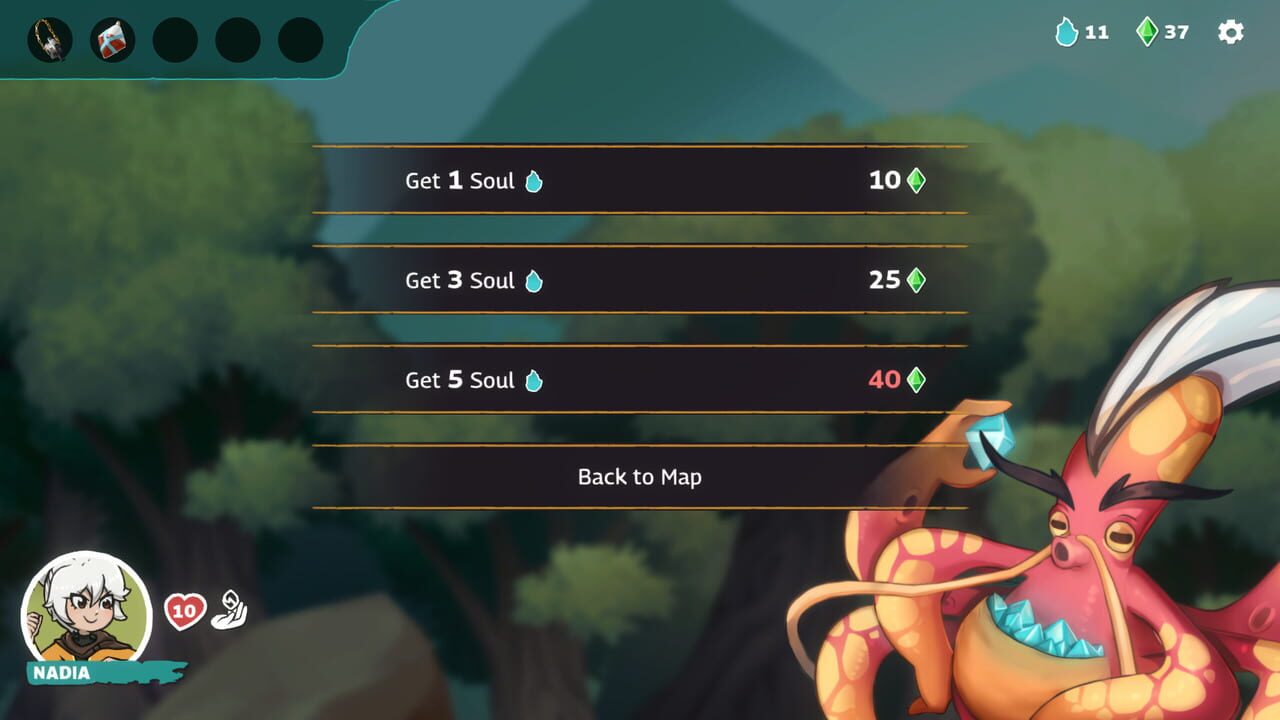The height and width of the screenshot is (720, 1280).
Task: Click the seed-in-hand icon beside Nadia's health
Action: 231,609
